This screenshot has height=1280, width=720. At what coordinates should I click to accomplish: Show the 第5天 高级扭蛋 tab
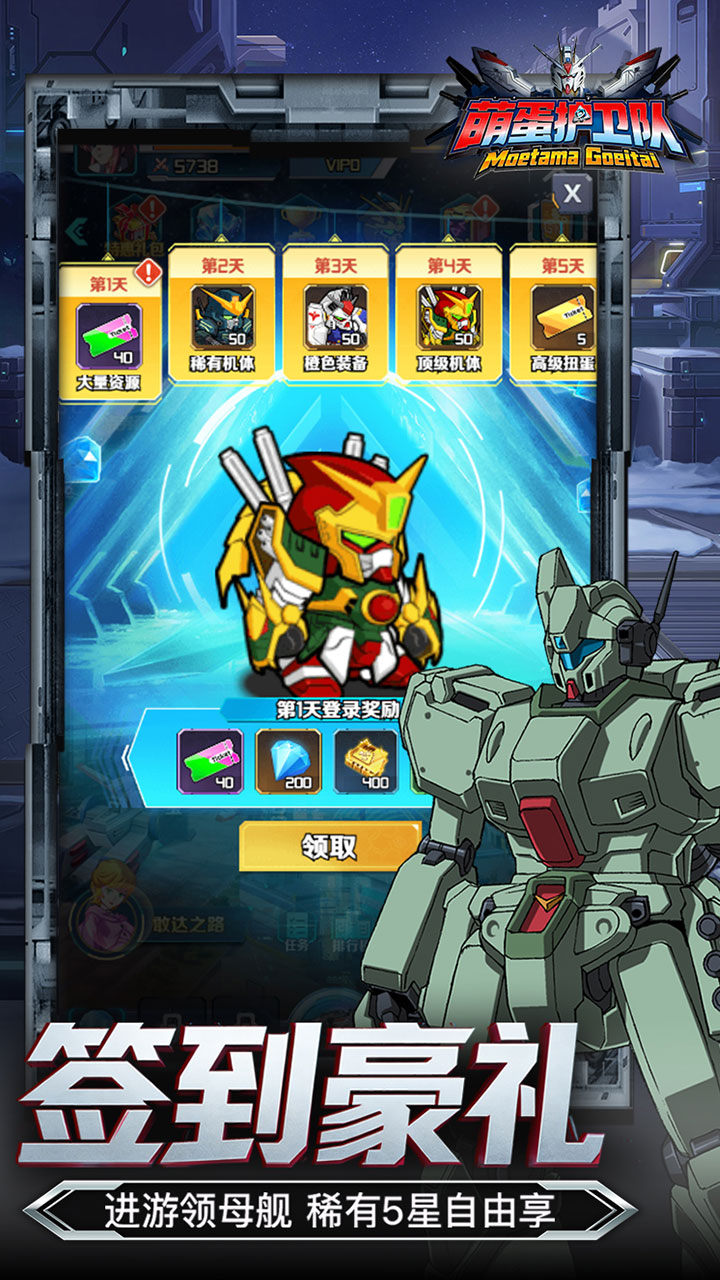(557, 314)
